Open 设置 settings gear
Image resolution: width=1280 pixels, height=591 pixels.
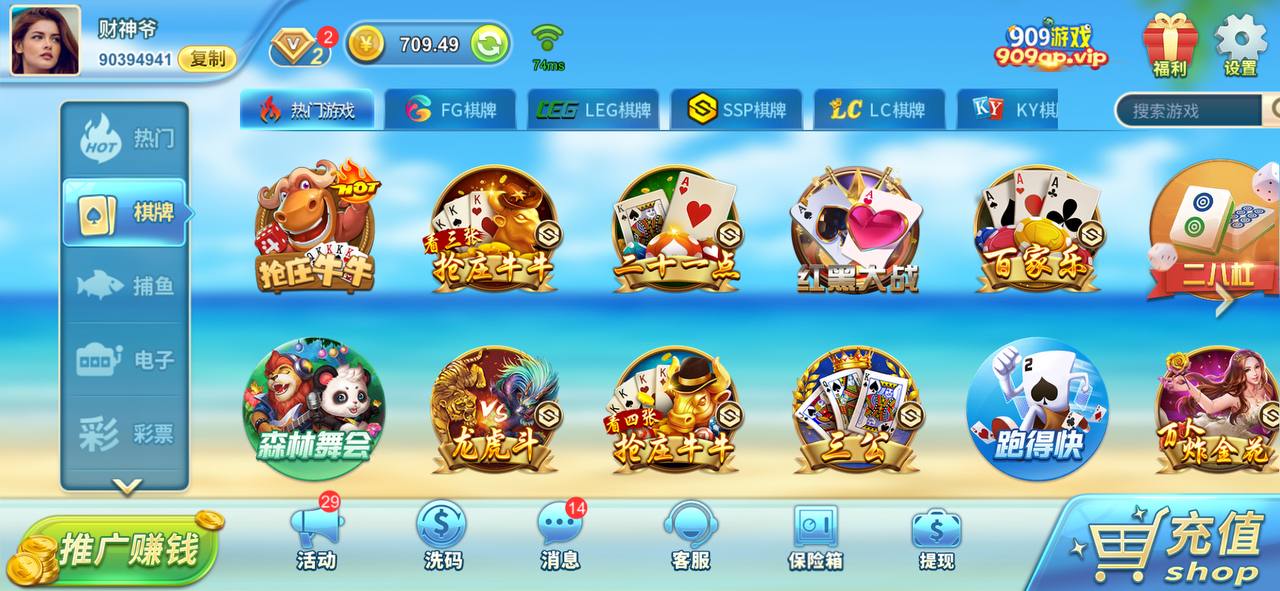[1240, 45]
